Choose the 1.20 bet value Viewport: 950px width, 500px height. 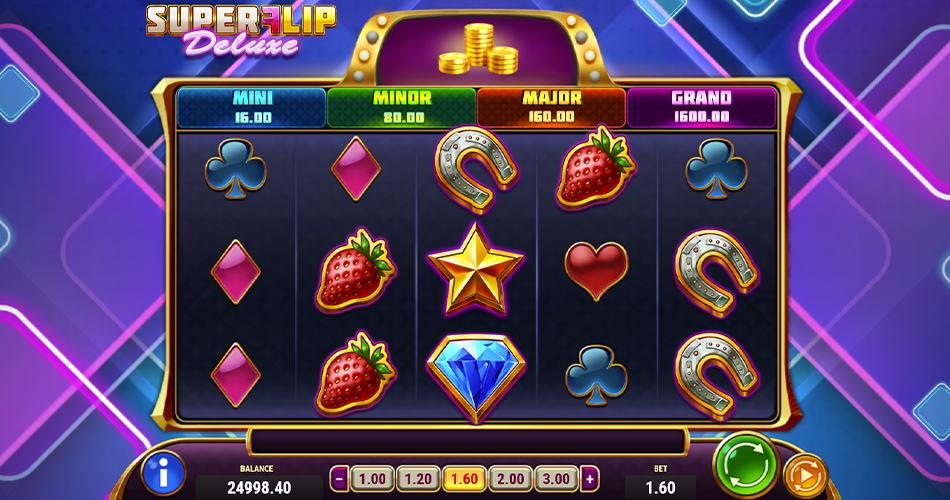point(418,478)
